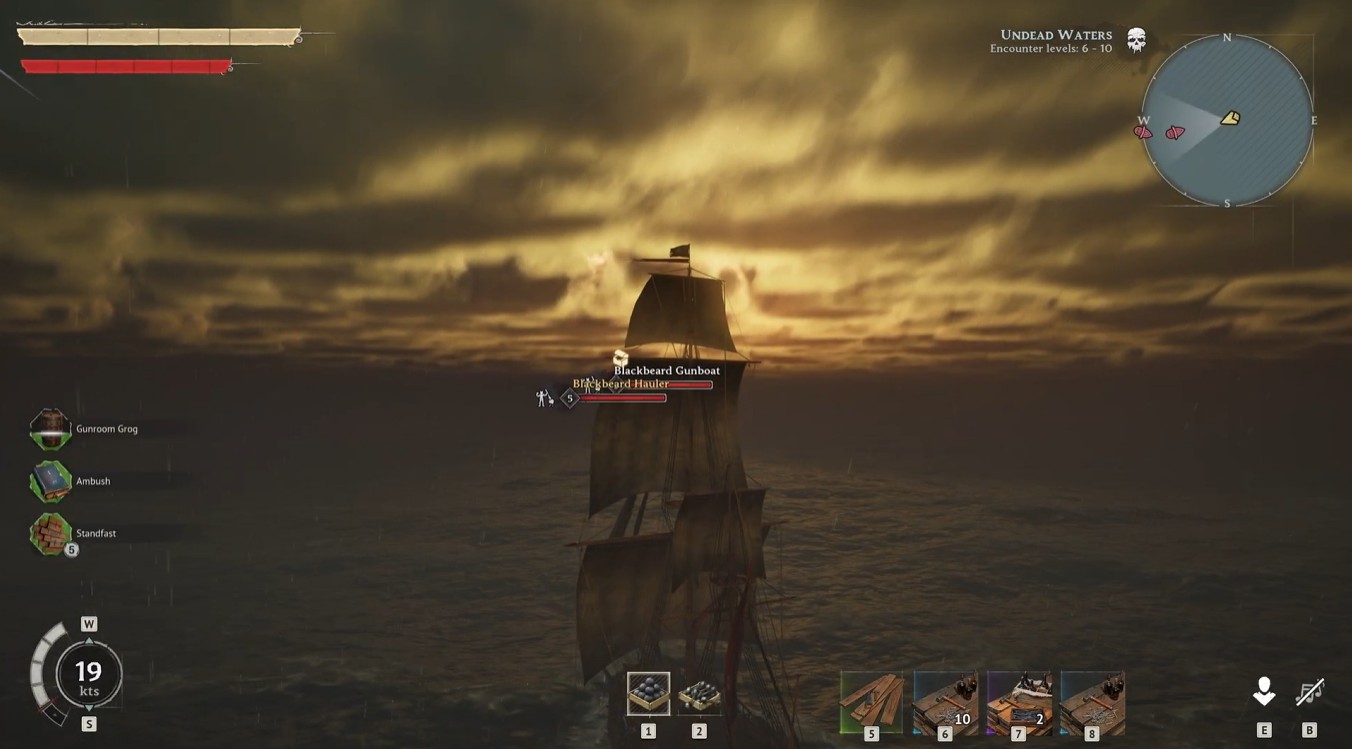This screenshot has width=1352, height=749.
Task: Select the Standfast bricks icon
Action: pyautogui.click(x=50, y=533)
